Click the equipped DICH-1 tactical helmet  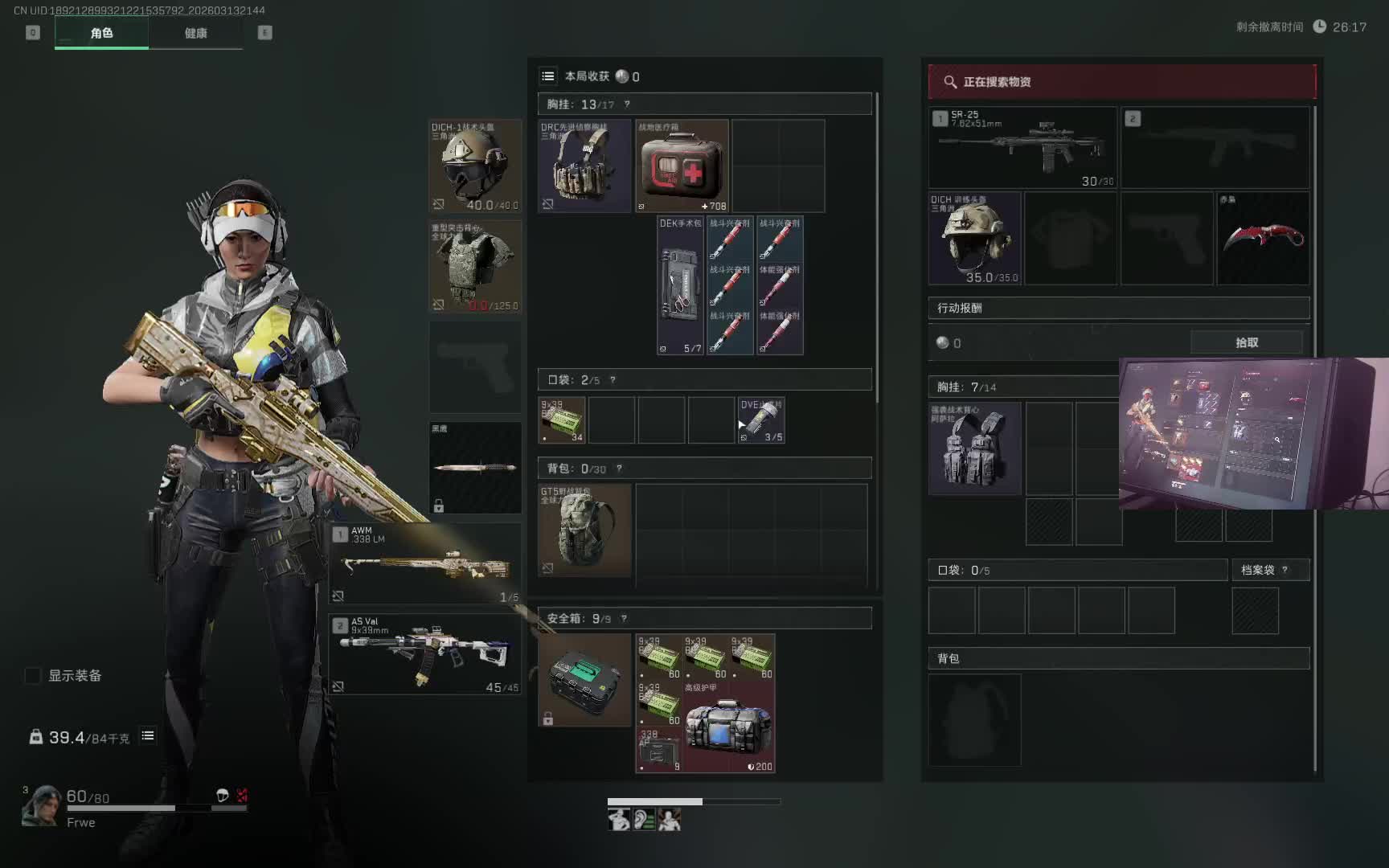474,166
